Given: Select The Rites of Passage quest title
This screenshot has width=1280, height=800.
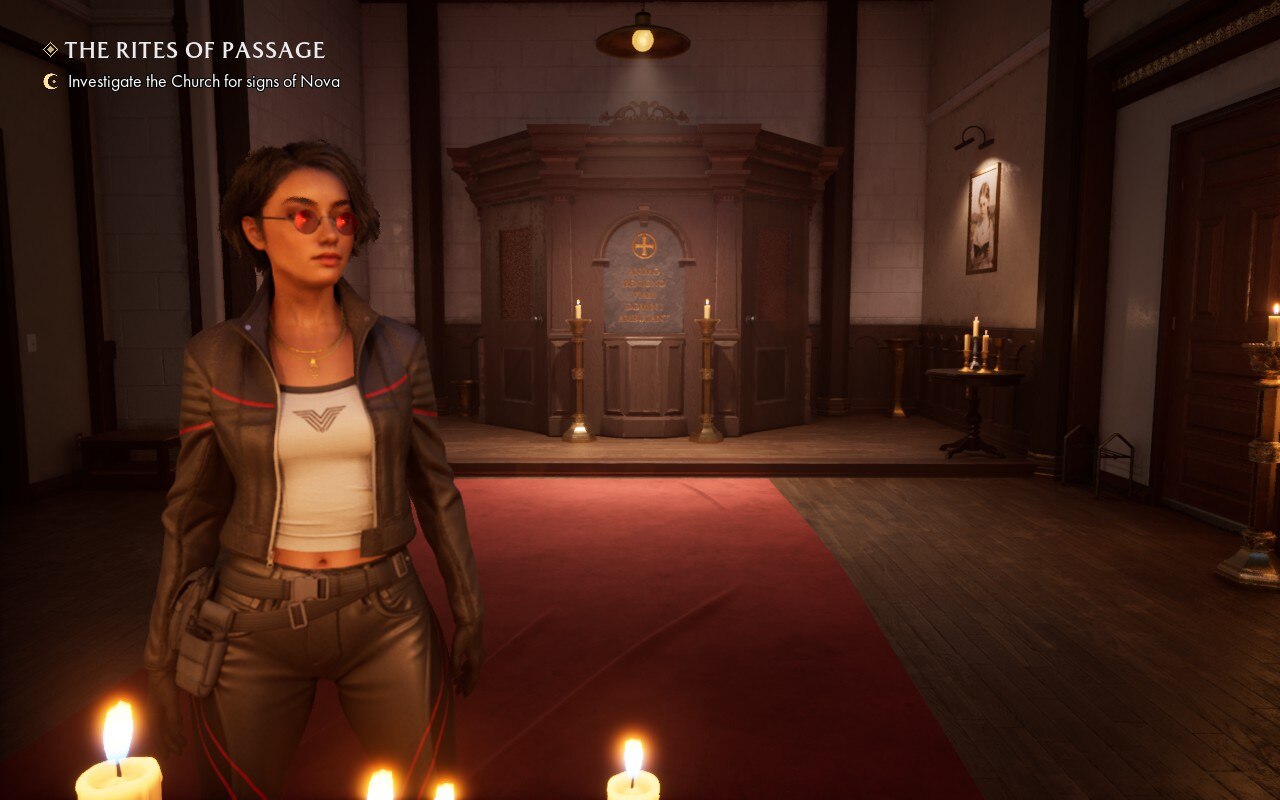Looking at the screenshot, I should (194, 50).
